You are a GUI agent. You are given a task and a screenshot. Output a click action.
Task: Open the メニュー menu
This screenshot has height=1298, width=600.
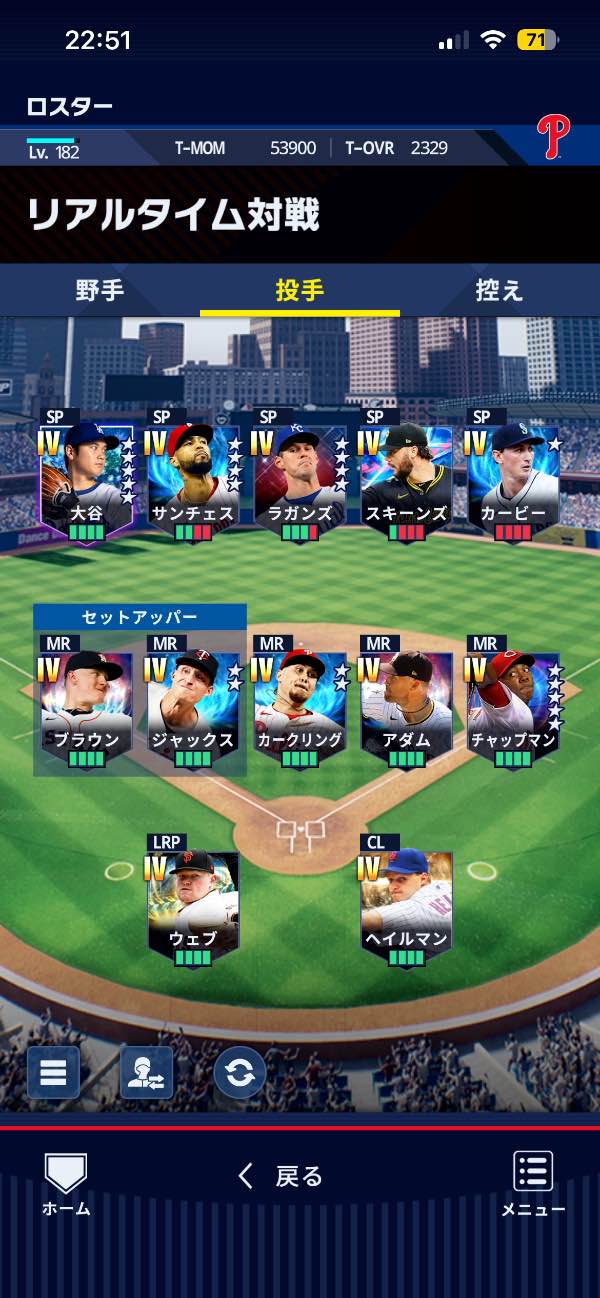533,1184
